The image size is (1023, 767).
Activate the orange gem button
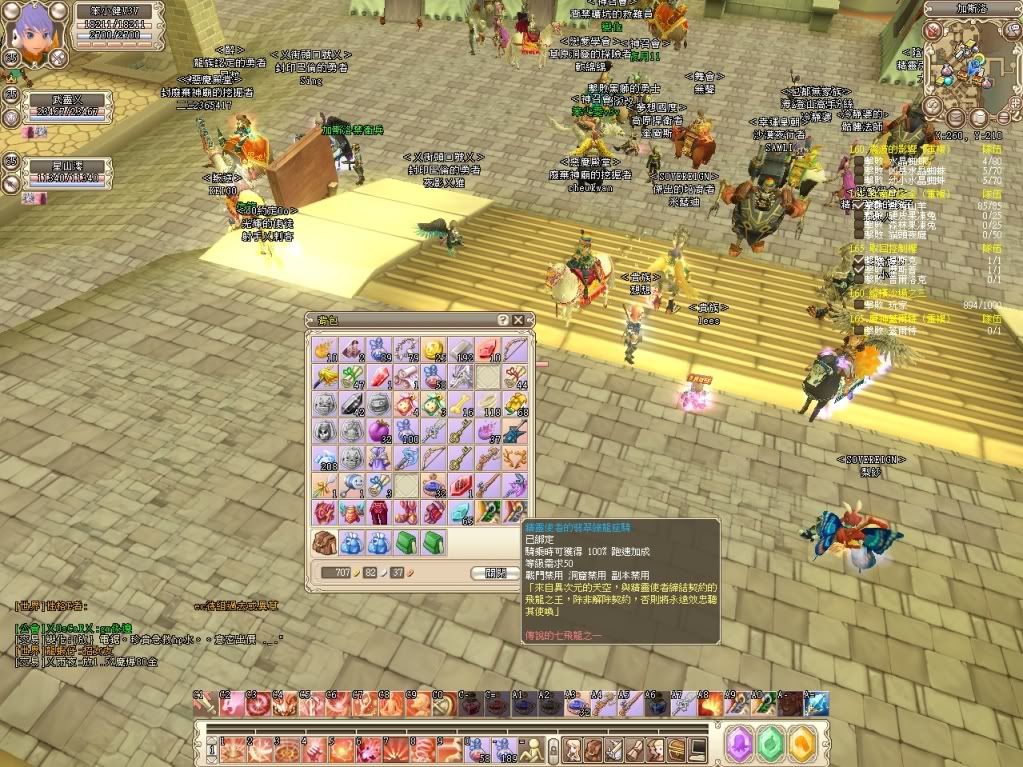point(802,745)
